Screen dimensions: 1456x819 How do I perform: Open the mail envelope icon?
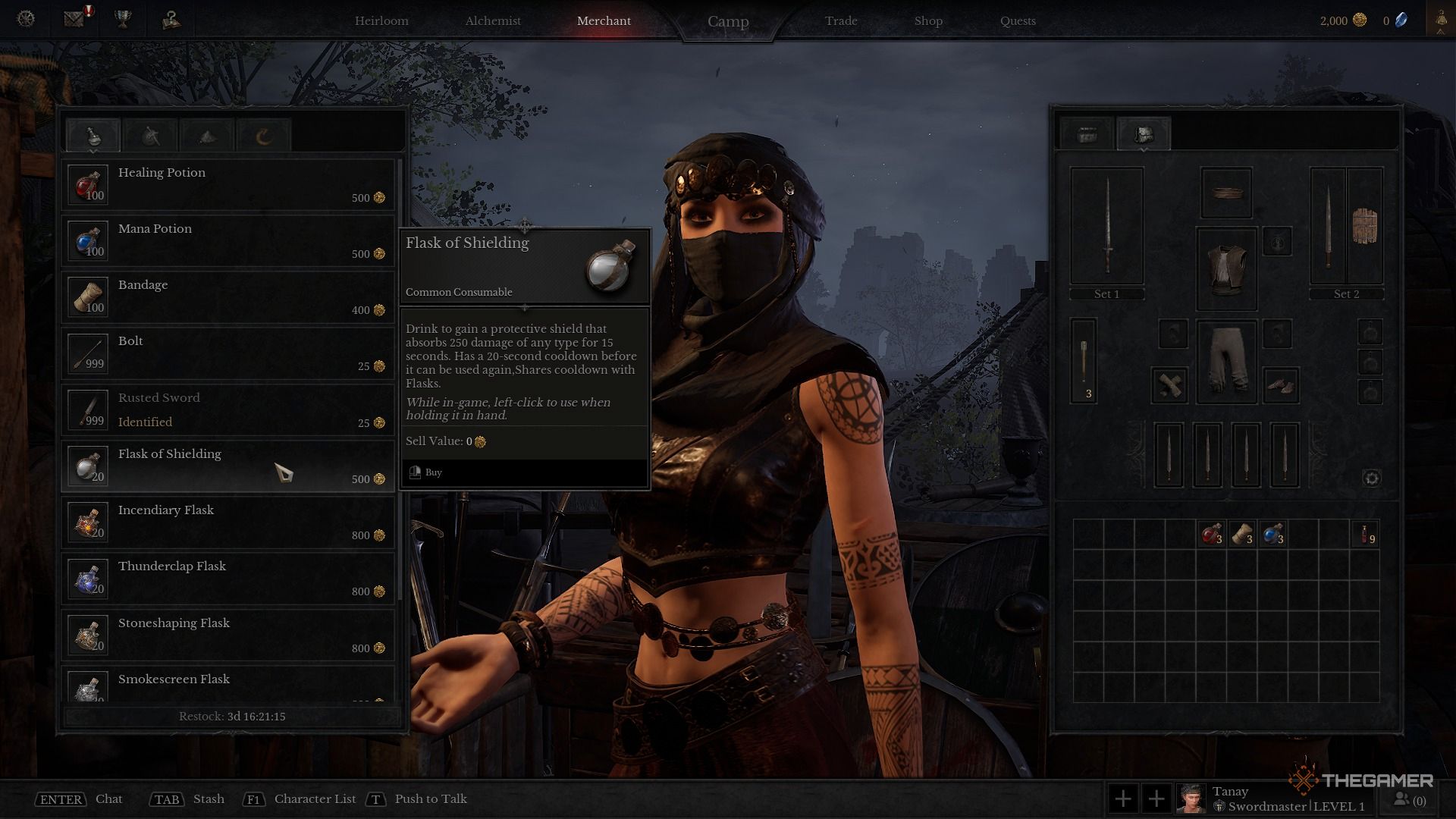(74, 19)
